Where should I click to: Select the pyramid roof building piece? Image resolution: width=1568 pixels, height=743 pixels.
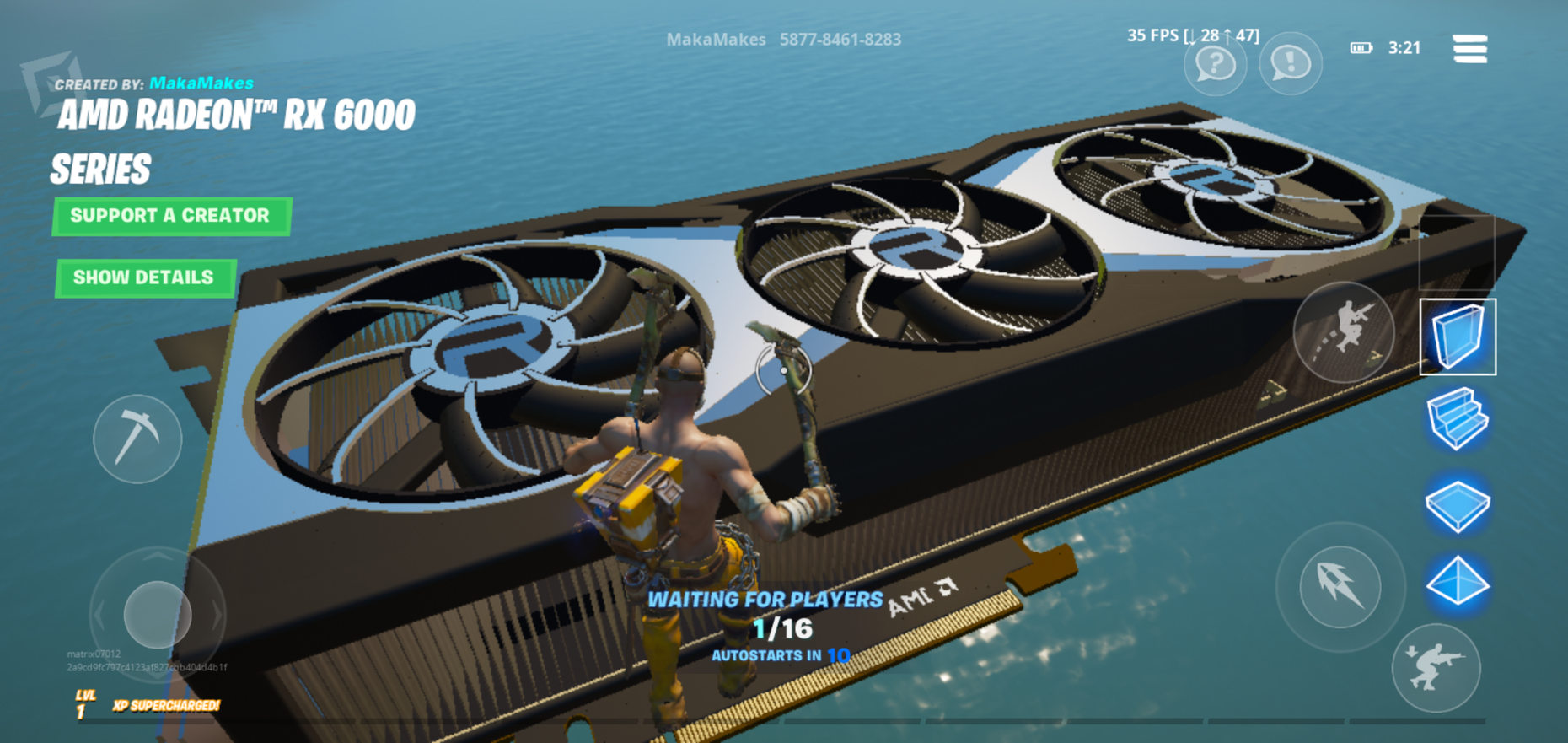click(x=1458, y=582)
